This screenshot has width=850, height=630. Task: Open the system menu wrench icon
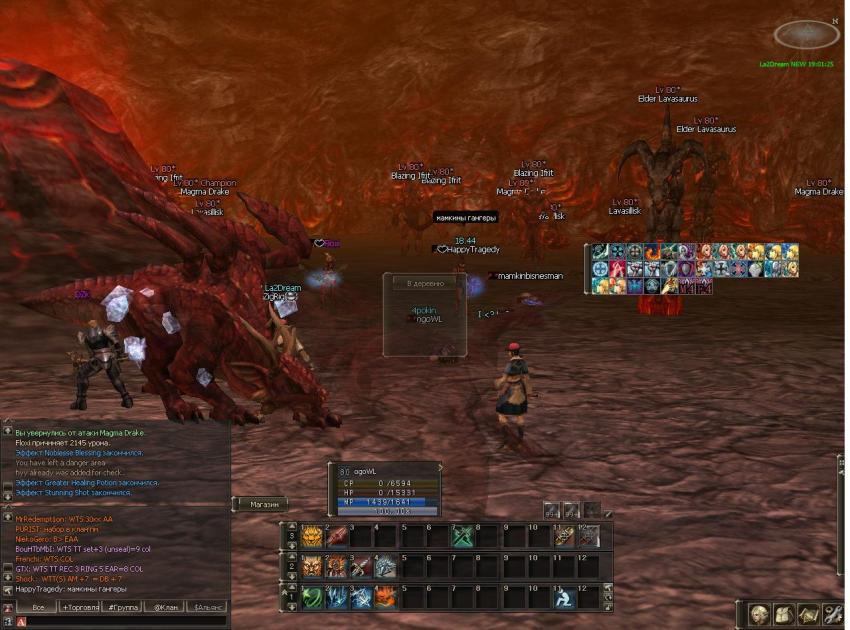(x=831, y=614)
